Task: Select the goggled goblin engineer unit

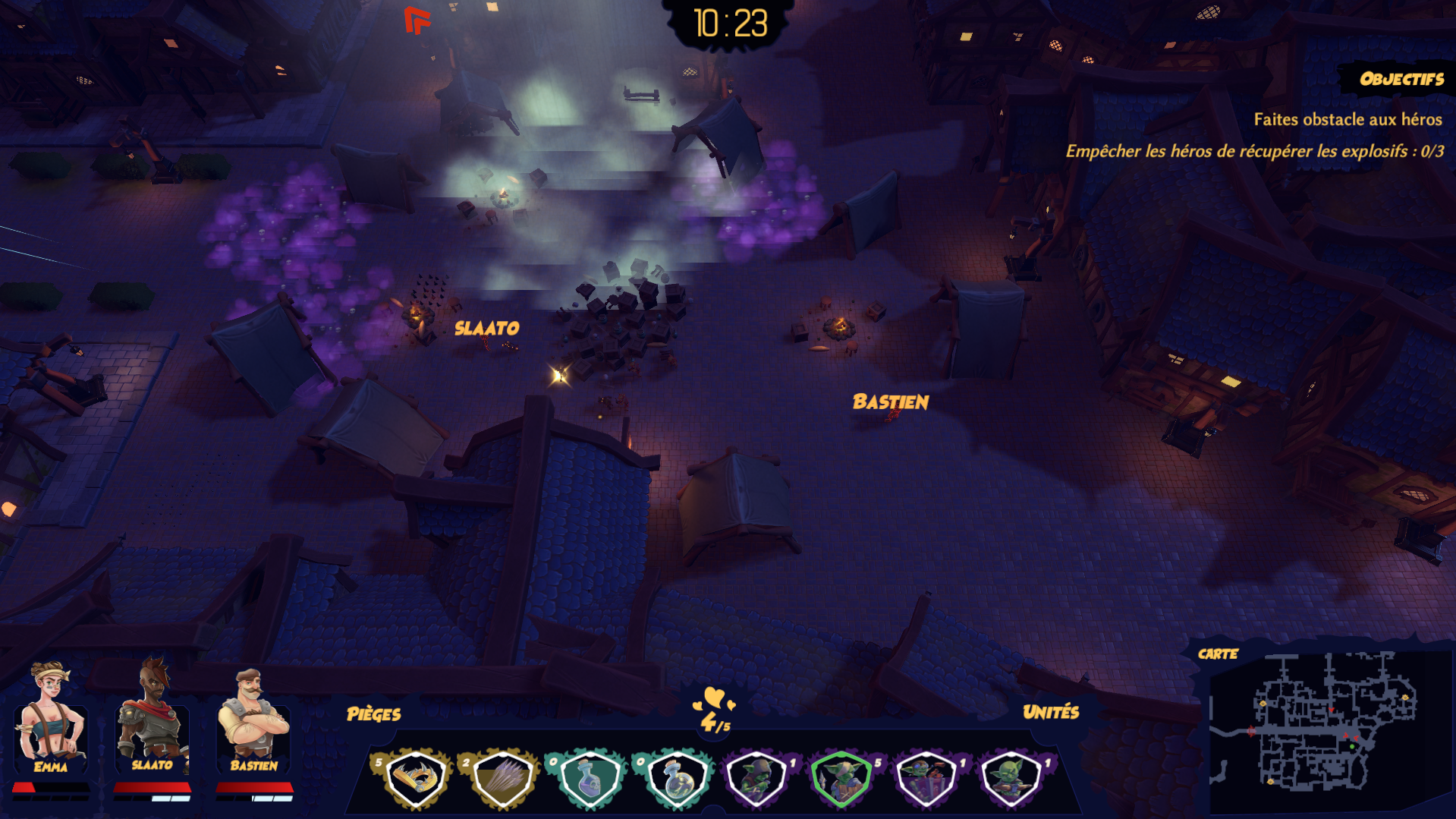Action: (x=926, y=779)
